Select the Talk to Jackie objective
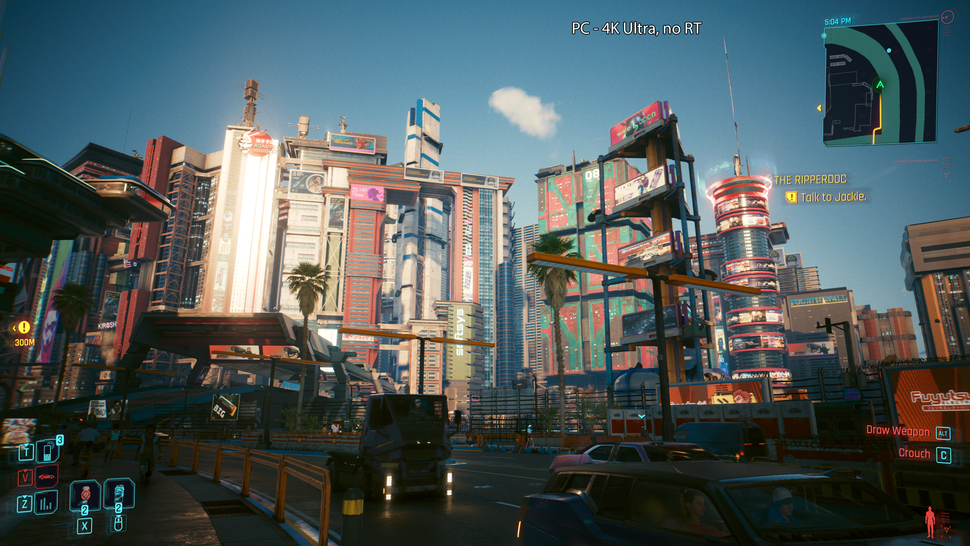Viewport: 970px width, 546px height. [x=832, y=197]
